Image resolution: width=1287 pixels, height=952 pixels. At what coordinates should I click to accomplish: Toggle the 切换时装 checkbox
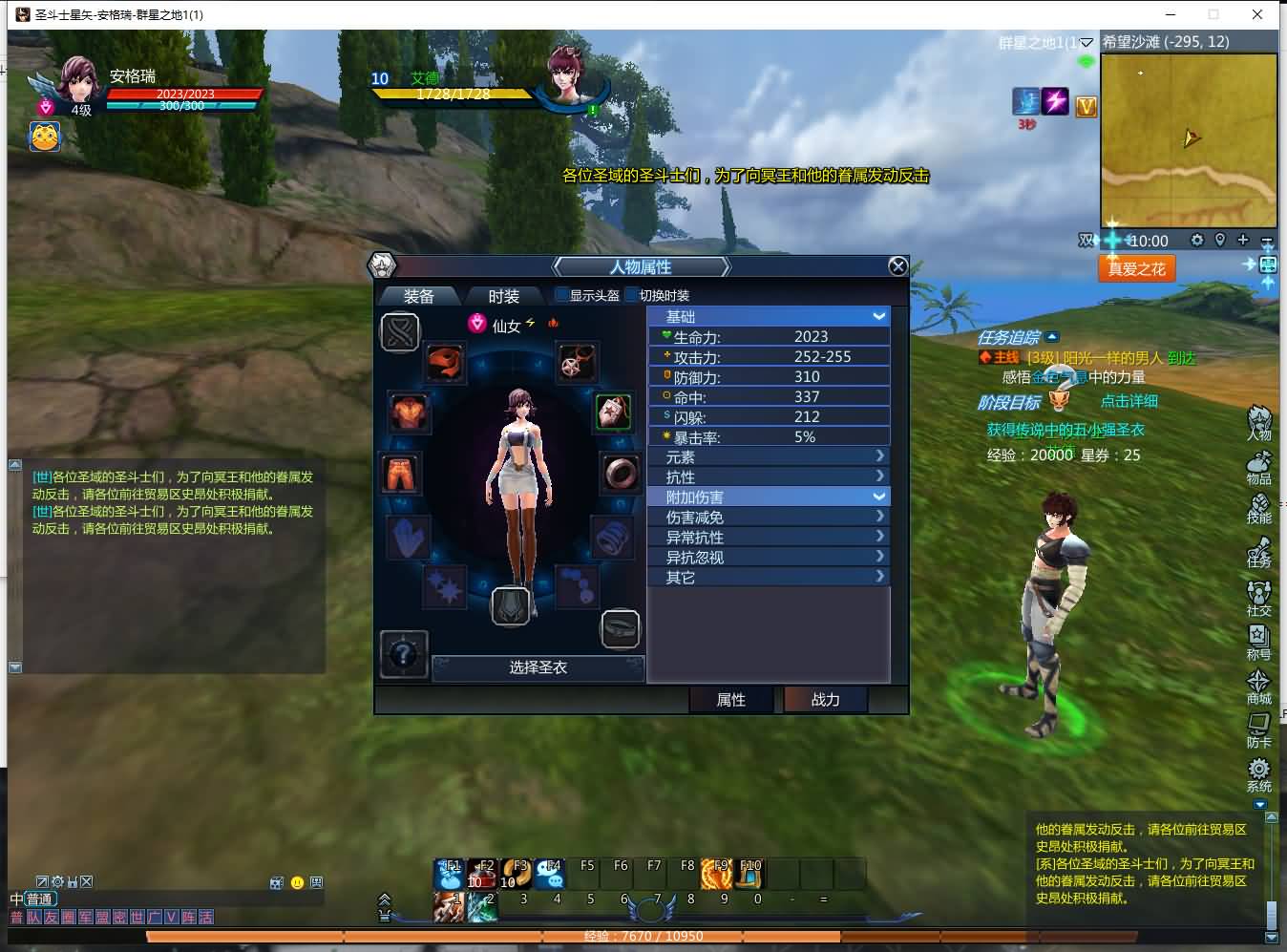(631, 295)
